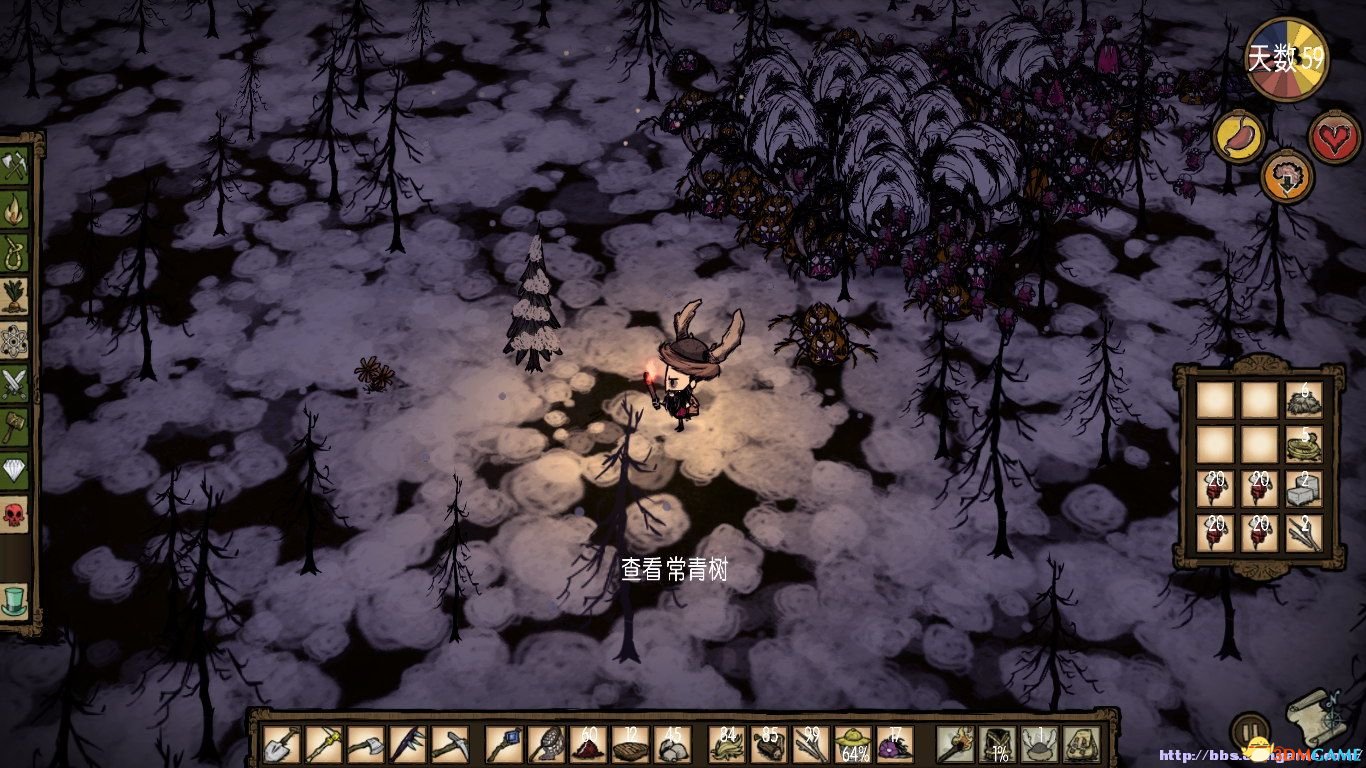1366x768 pixels.
Task: Open the red skull Magic tab
Action: tap(15, 515)
